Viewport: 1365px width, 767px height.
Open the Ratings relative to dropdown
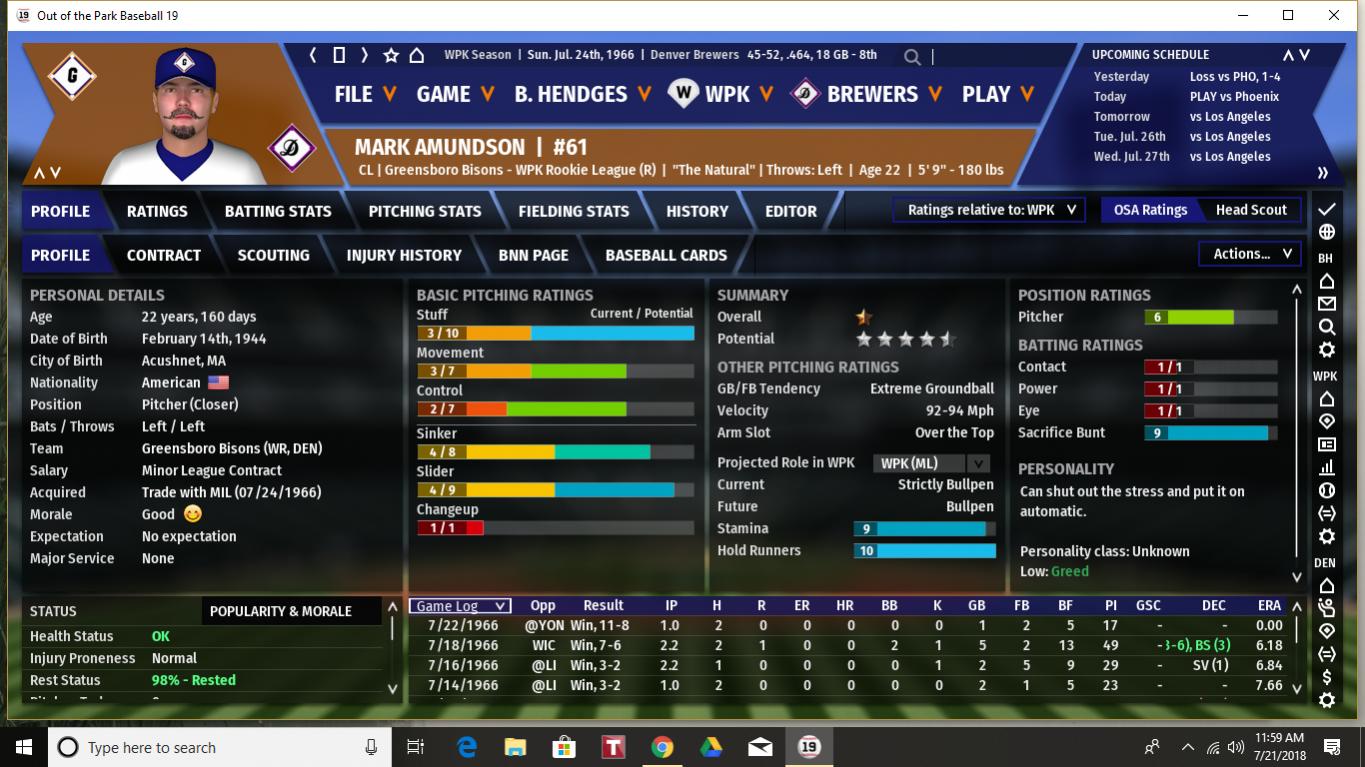point(989,210)
